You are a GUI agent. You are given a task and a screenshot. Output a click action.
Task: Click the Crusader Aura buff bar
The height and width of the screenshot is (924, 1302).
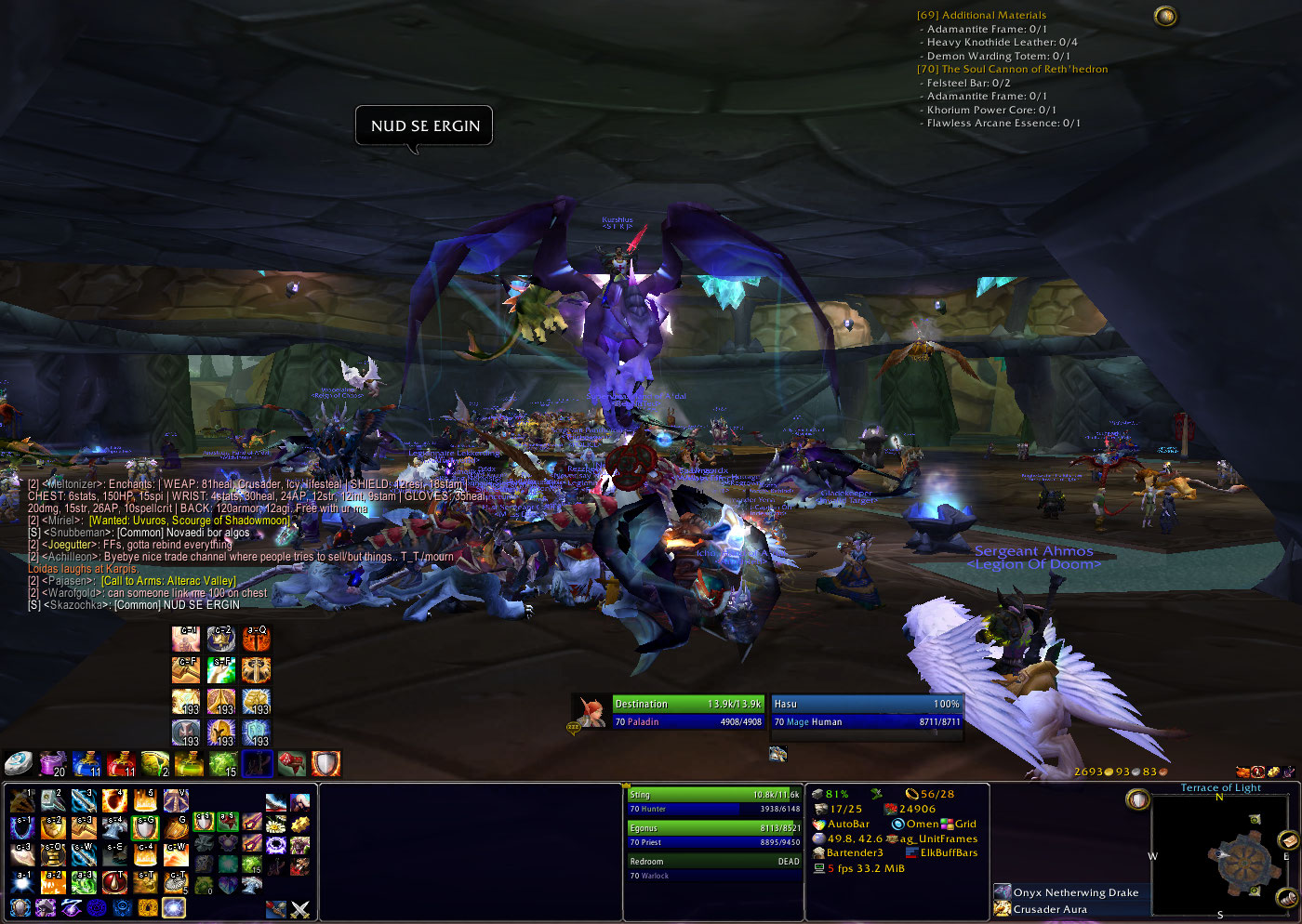point(1049,909)
